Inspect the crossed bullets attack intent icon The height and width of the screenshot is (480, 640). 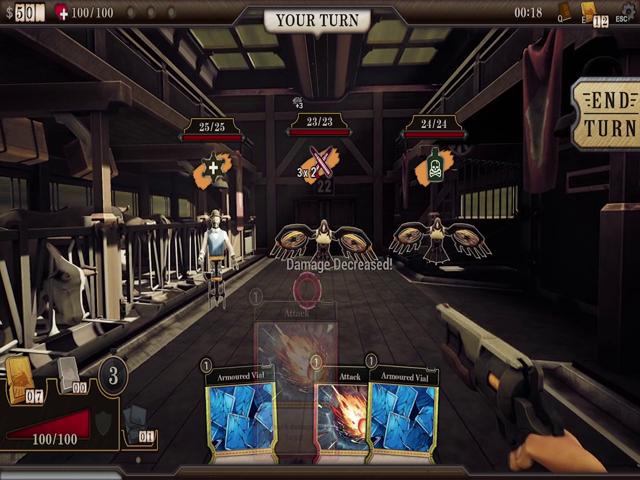[321, 163]
